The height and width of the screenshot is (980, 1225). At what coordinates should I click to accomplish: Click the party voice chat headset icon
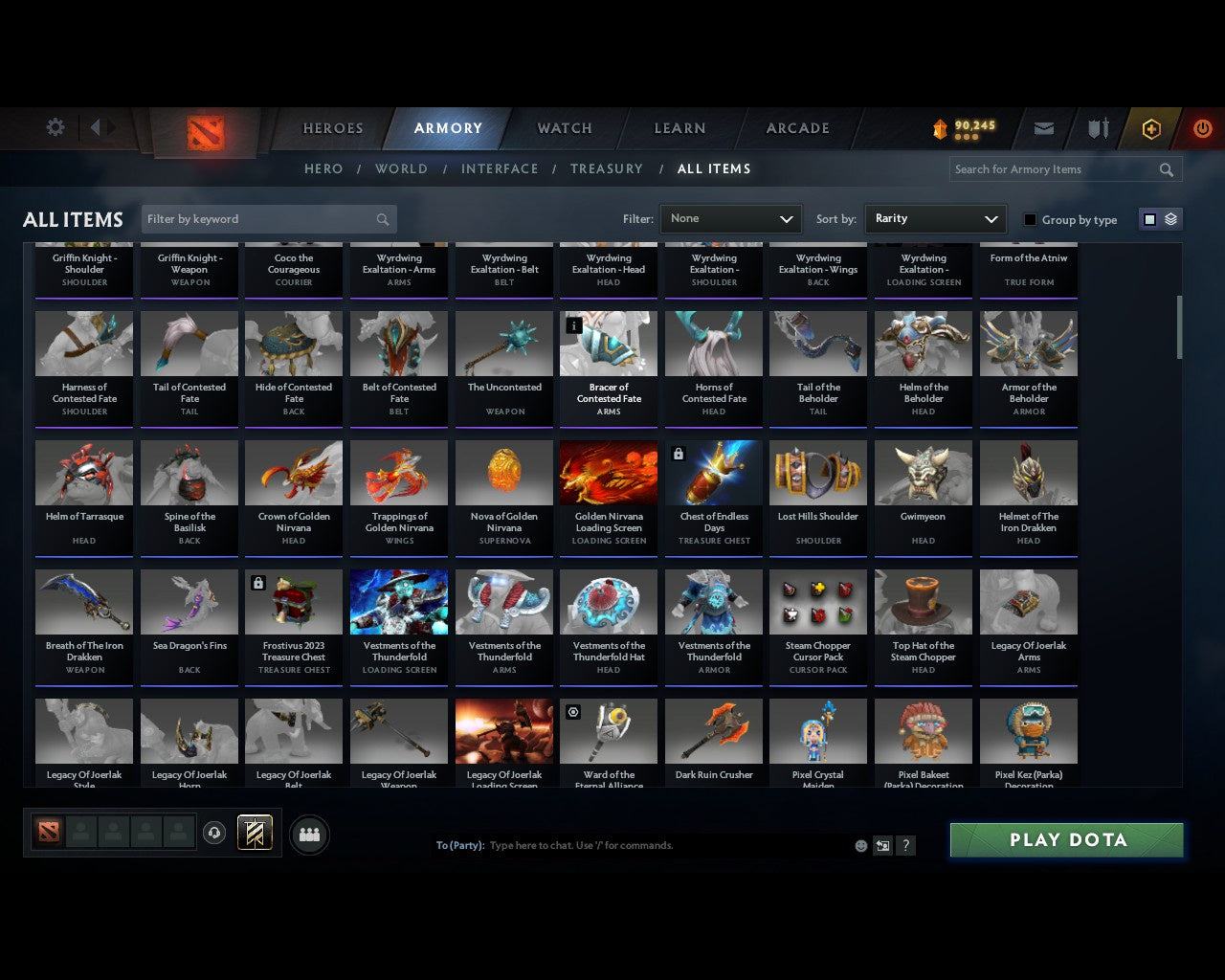click(x=214, y=834)
